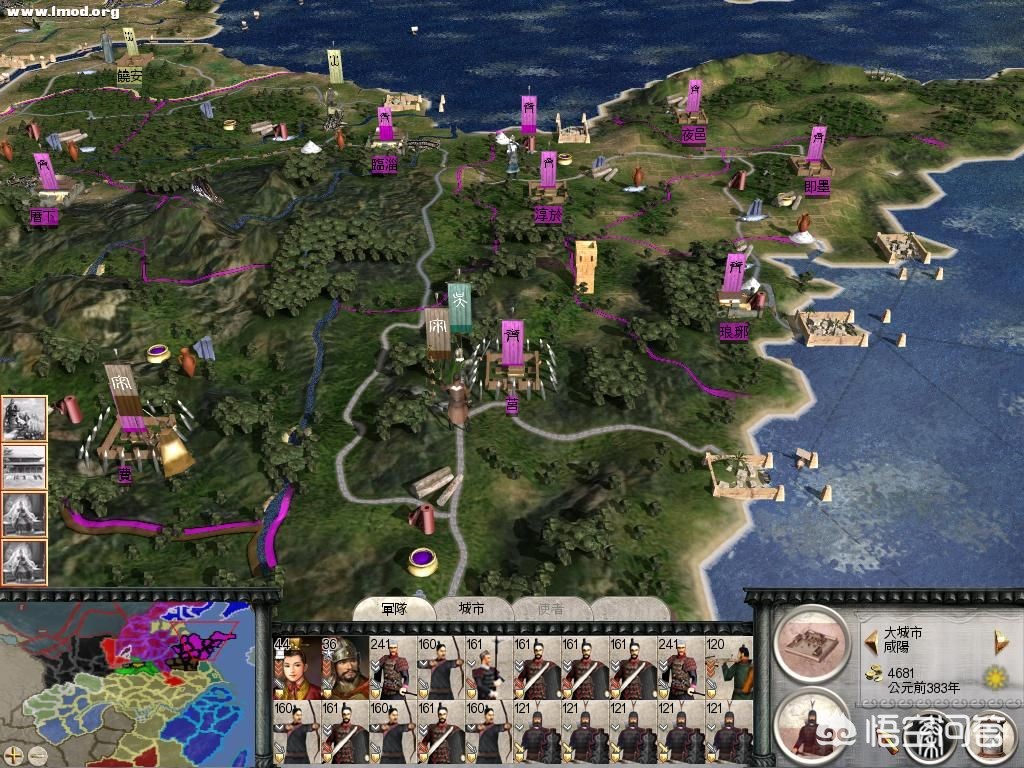Select the 使者 agents tab
The image size is (1024, 768).
[551, 609]
